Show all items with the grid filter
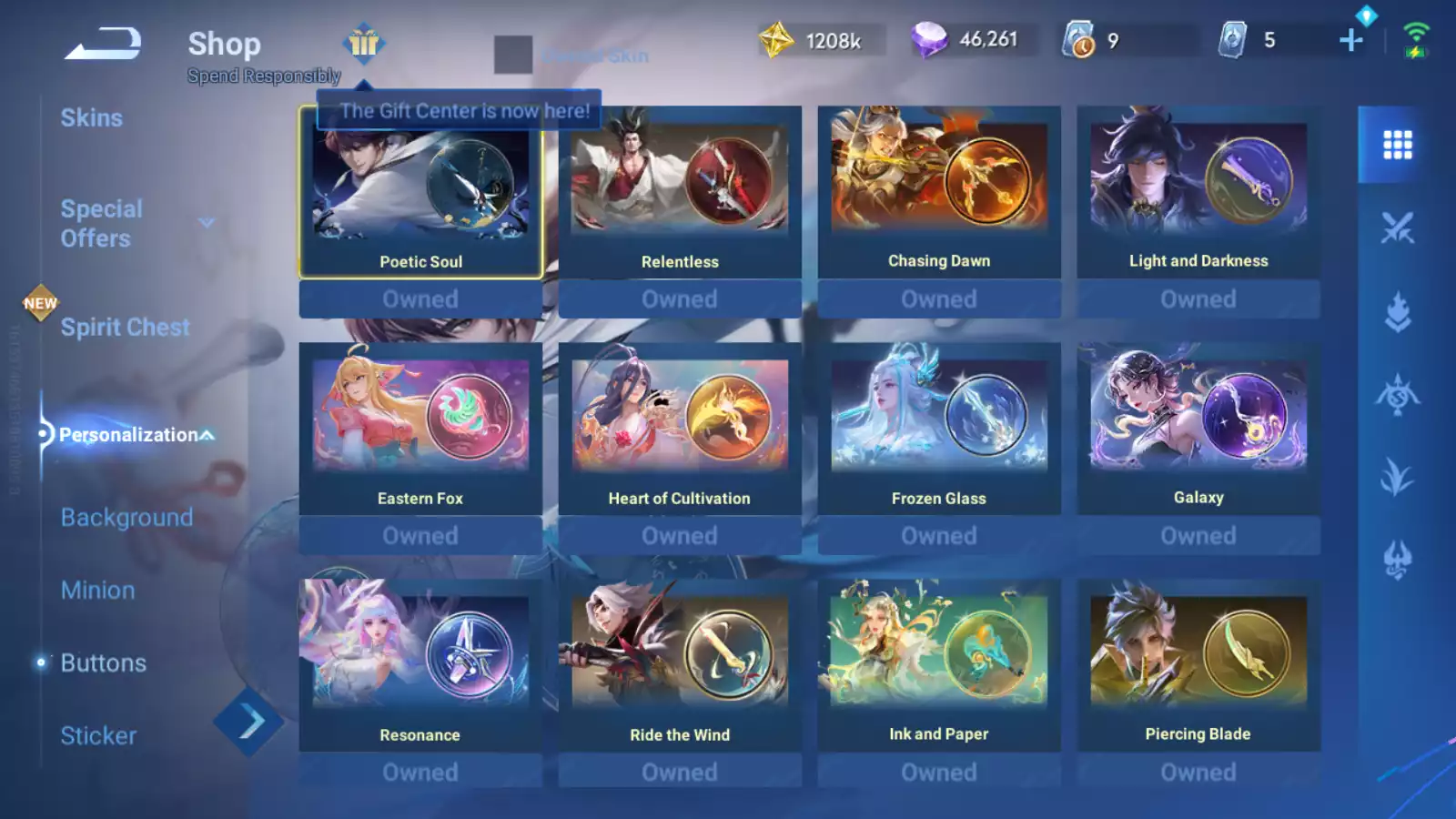Image resolution: width=1456 pixels, height=819 pixels. [x=1397, y=145]
